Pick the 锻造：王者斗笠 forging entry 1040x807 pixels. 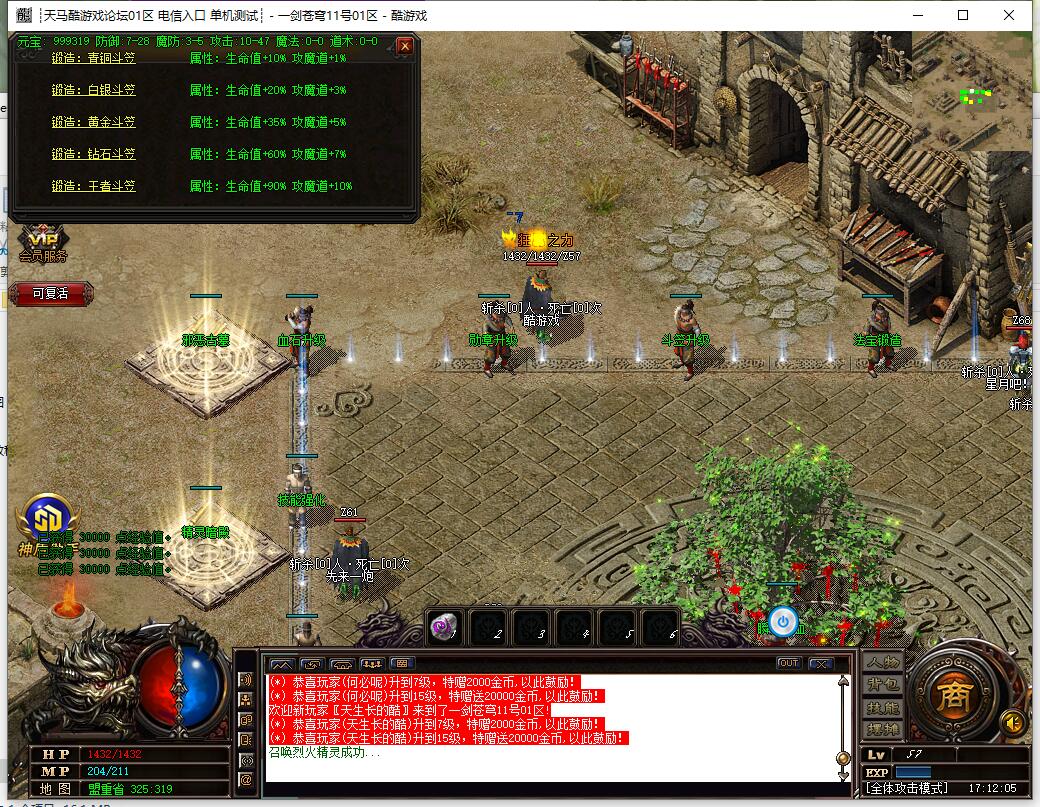pyautogui.click(x=93, y=186)
